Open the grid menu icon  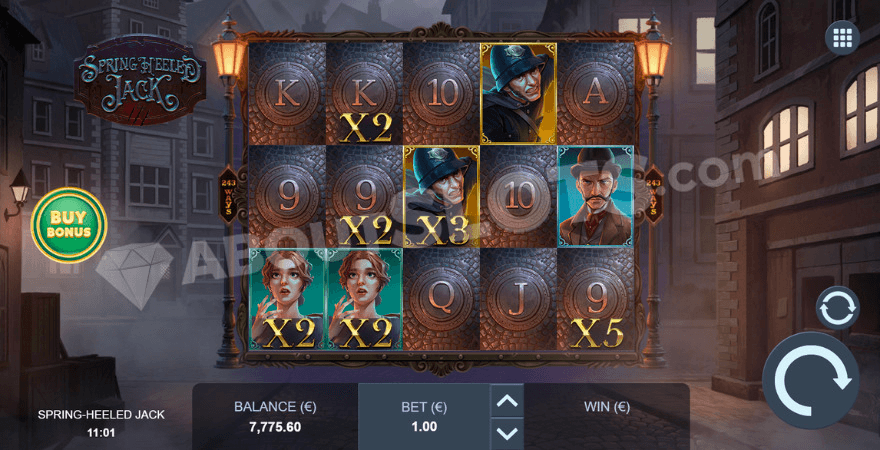[x=841, y=38]
